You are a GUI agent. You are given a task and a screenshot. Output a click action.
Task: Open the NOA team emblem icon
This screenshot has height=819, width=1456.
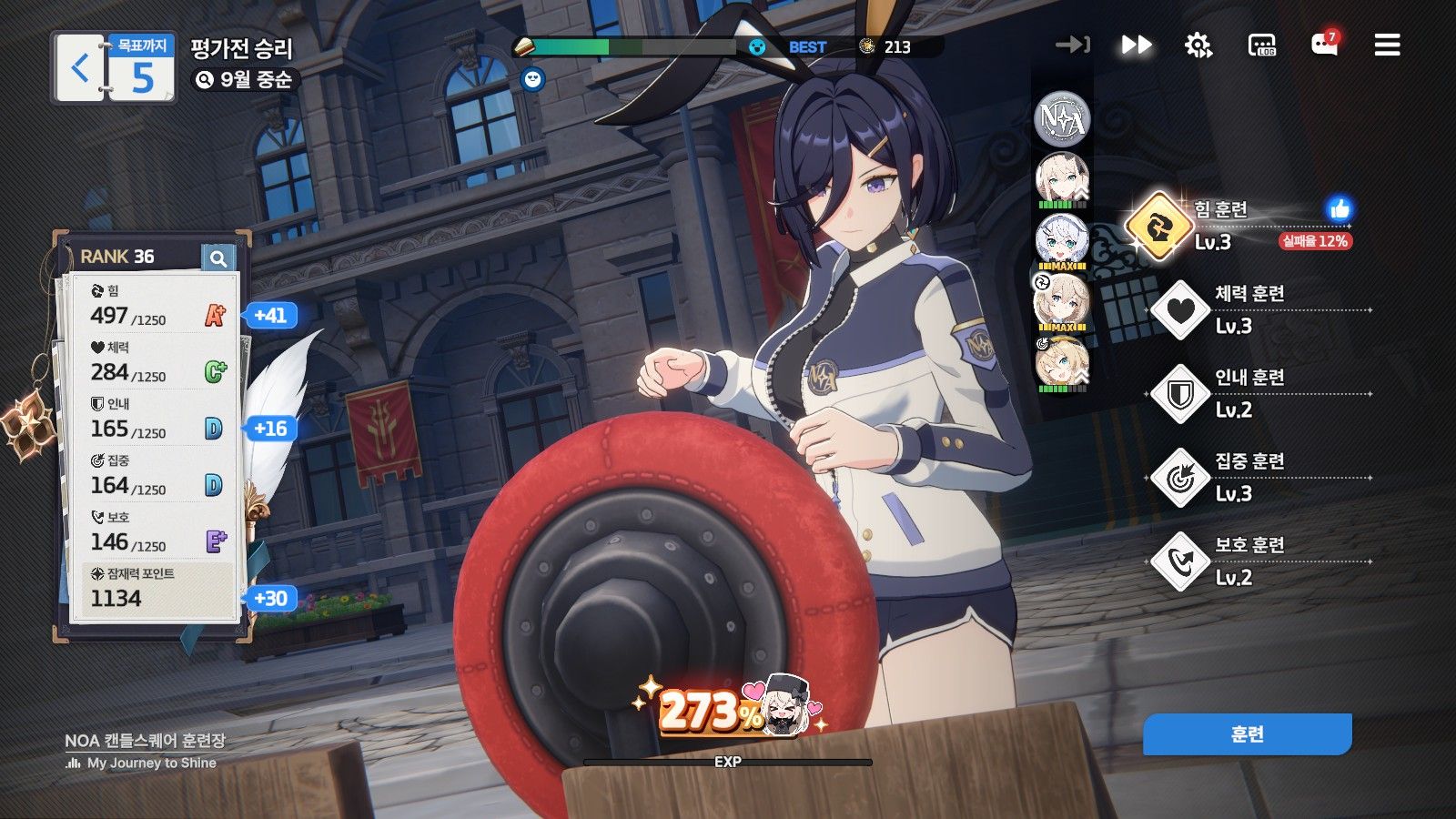[x=1062, y=118]
